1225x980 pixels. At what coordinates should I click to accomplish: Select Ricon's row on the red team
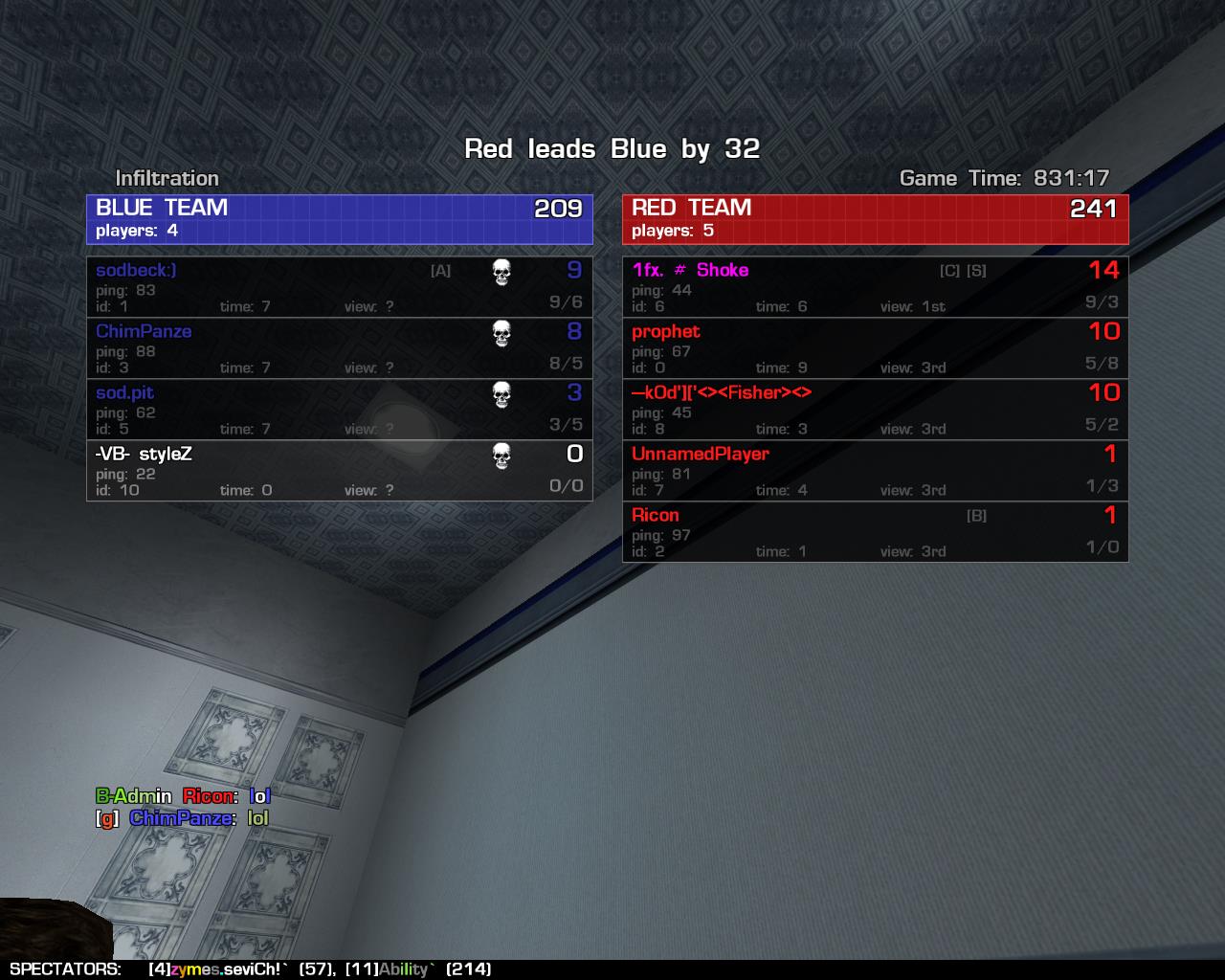875,531
